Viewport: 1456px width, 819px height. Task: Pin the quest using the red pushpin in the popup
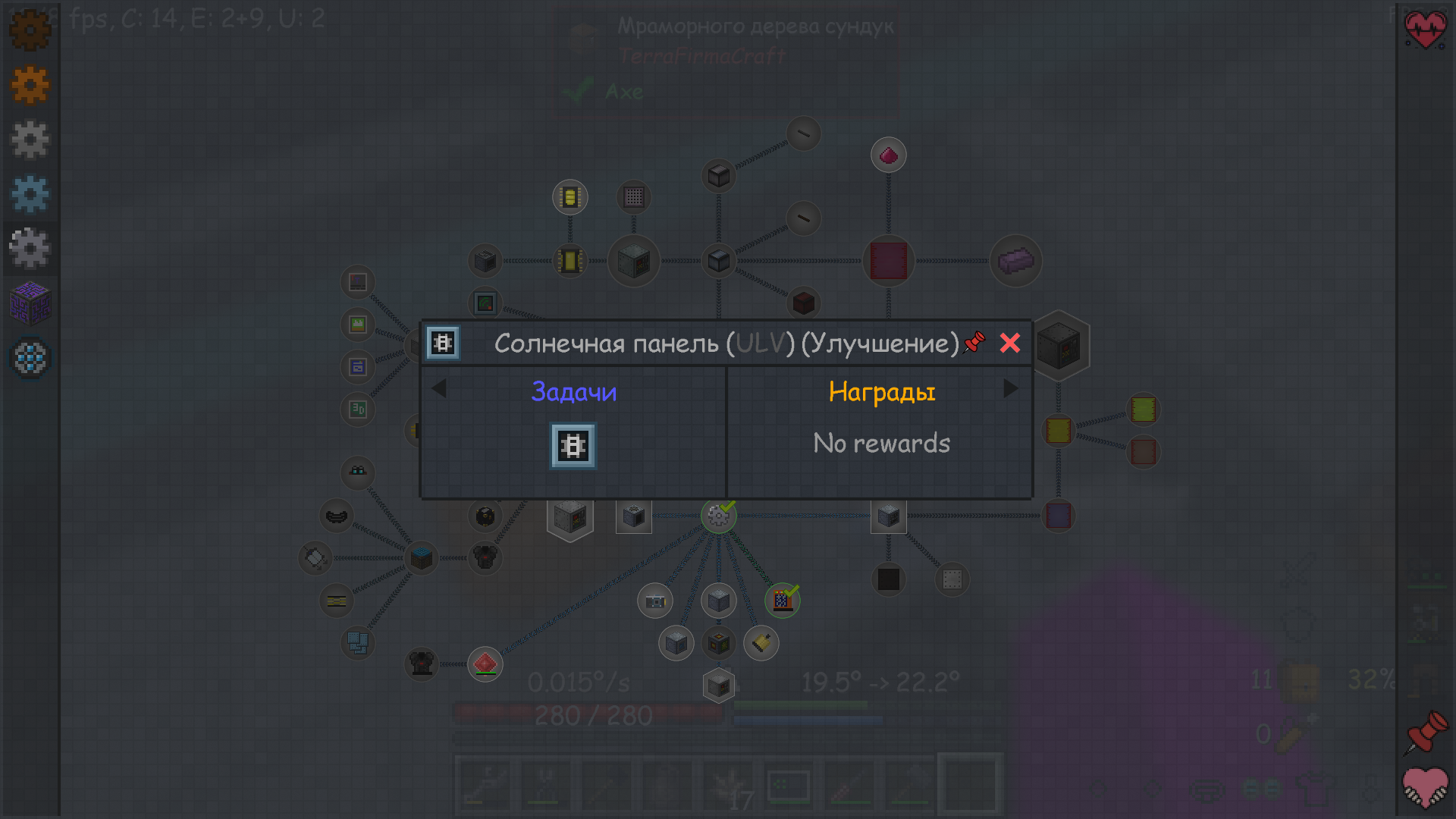[x=973, y=343]
